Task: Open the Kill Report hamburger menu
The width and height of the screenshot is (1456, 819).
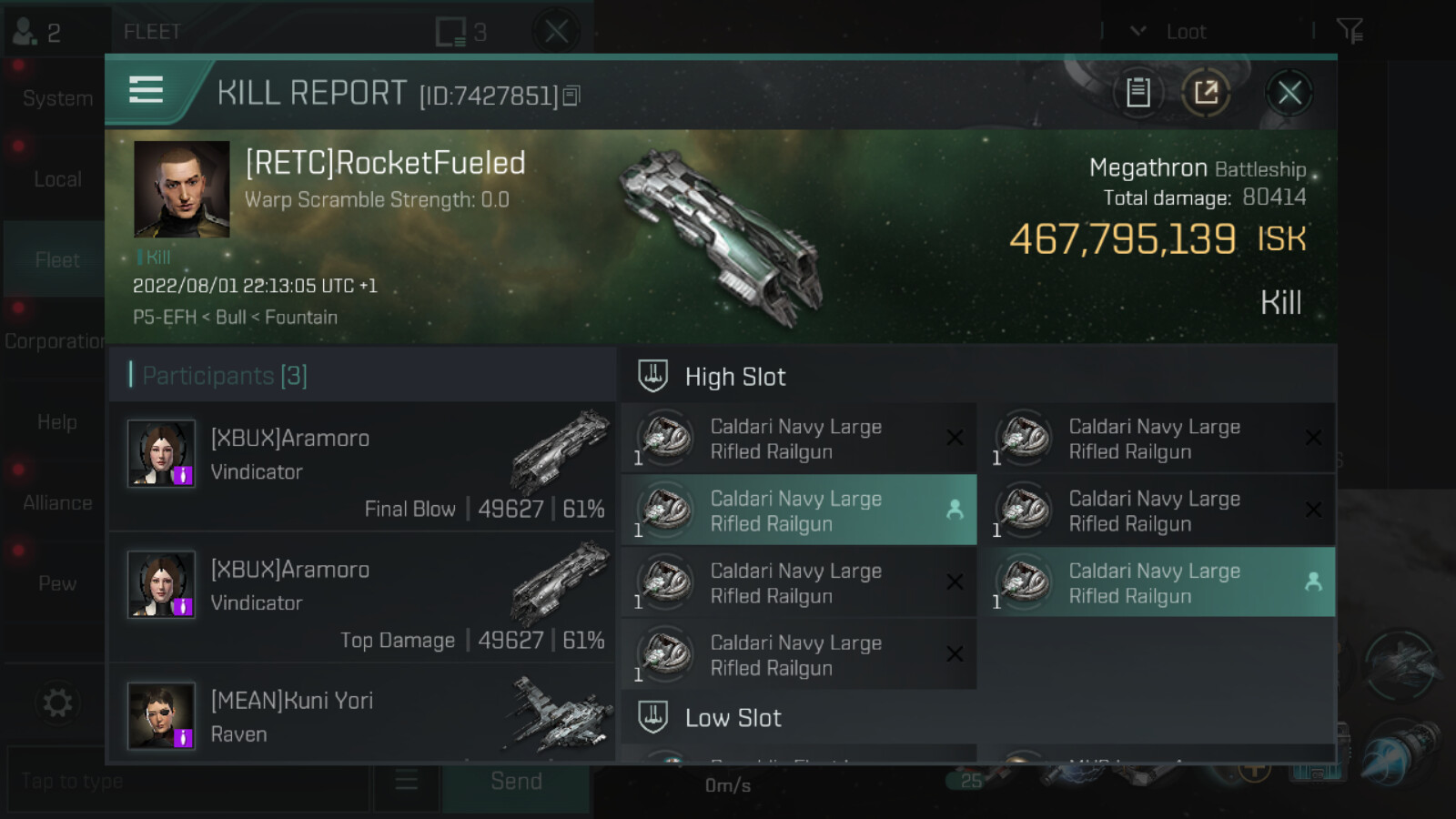Action: pyautogui.click(x=147, y=90)
